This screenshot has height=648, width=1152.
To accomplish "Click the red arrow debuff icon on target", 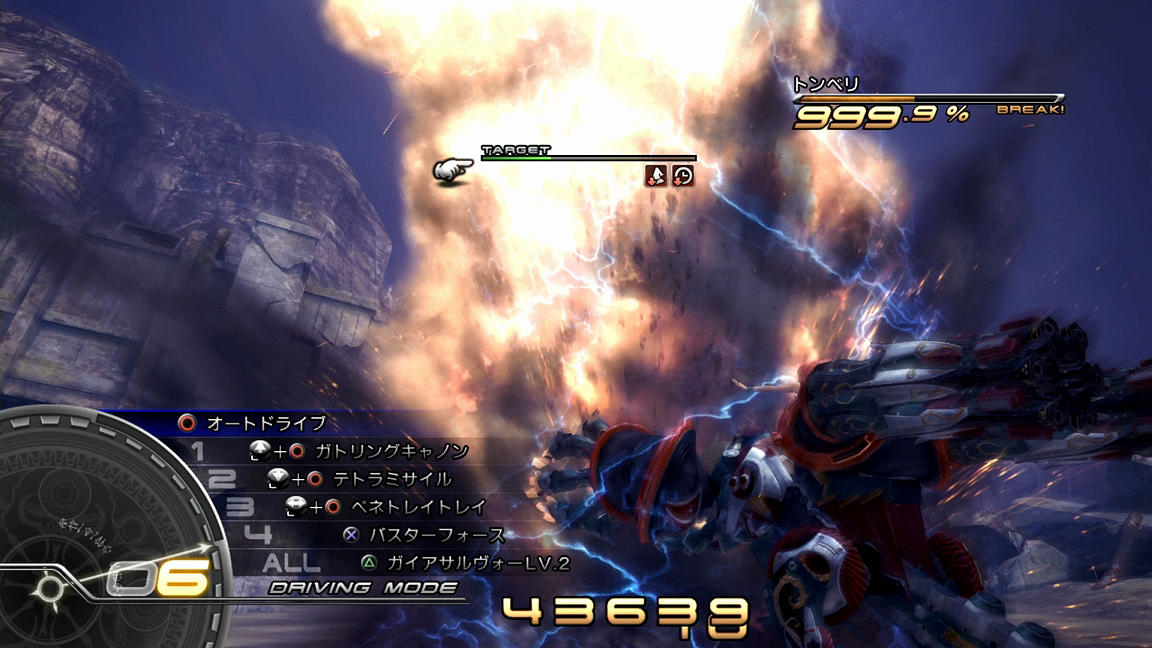I will click(x=656, y=176).
